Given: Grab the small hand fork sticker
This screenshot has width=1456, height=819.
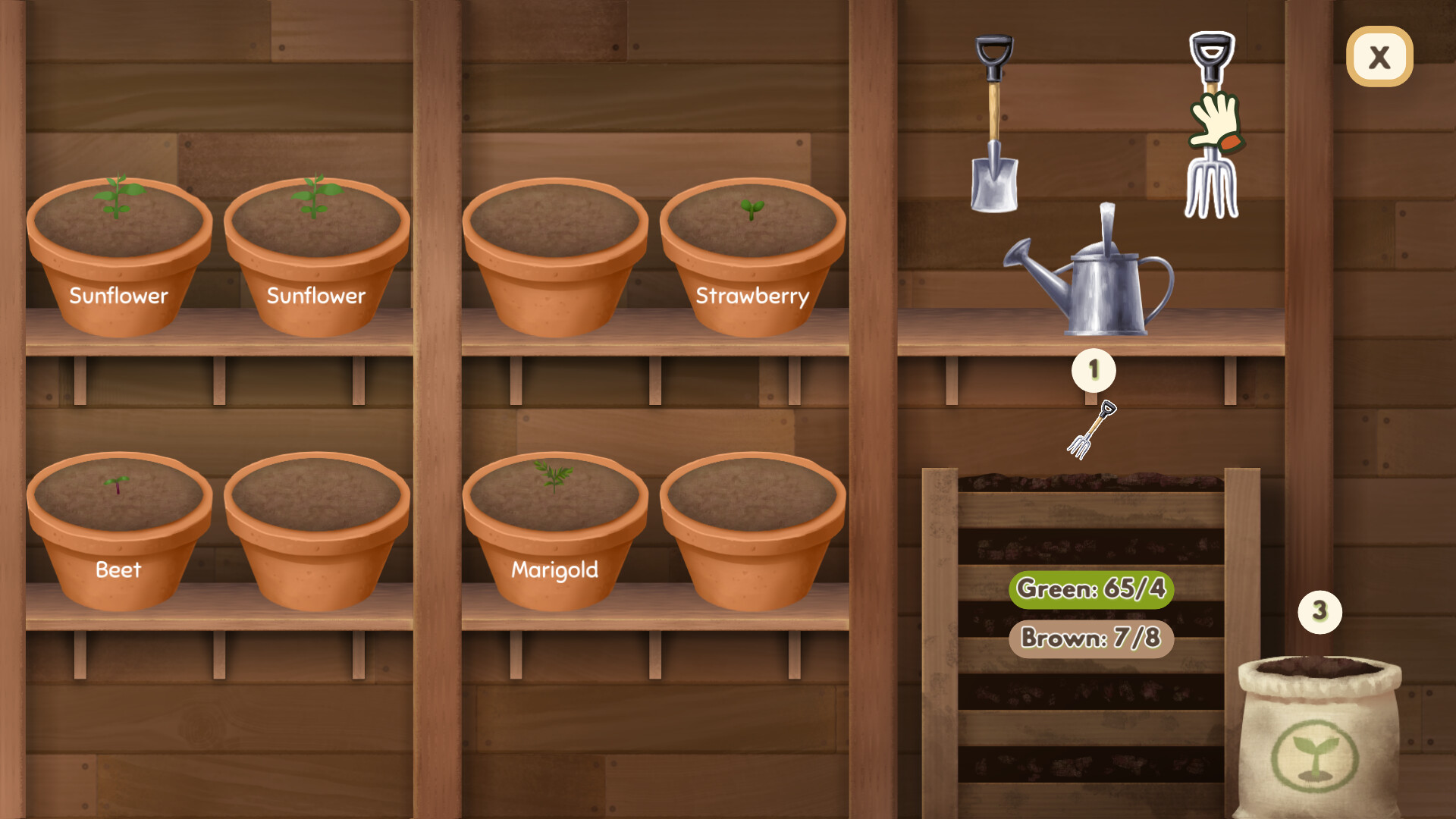Looking at the screenshot, I should (1092, 428).
